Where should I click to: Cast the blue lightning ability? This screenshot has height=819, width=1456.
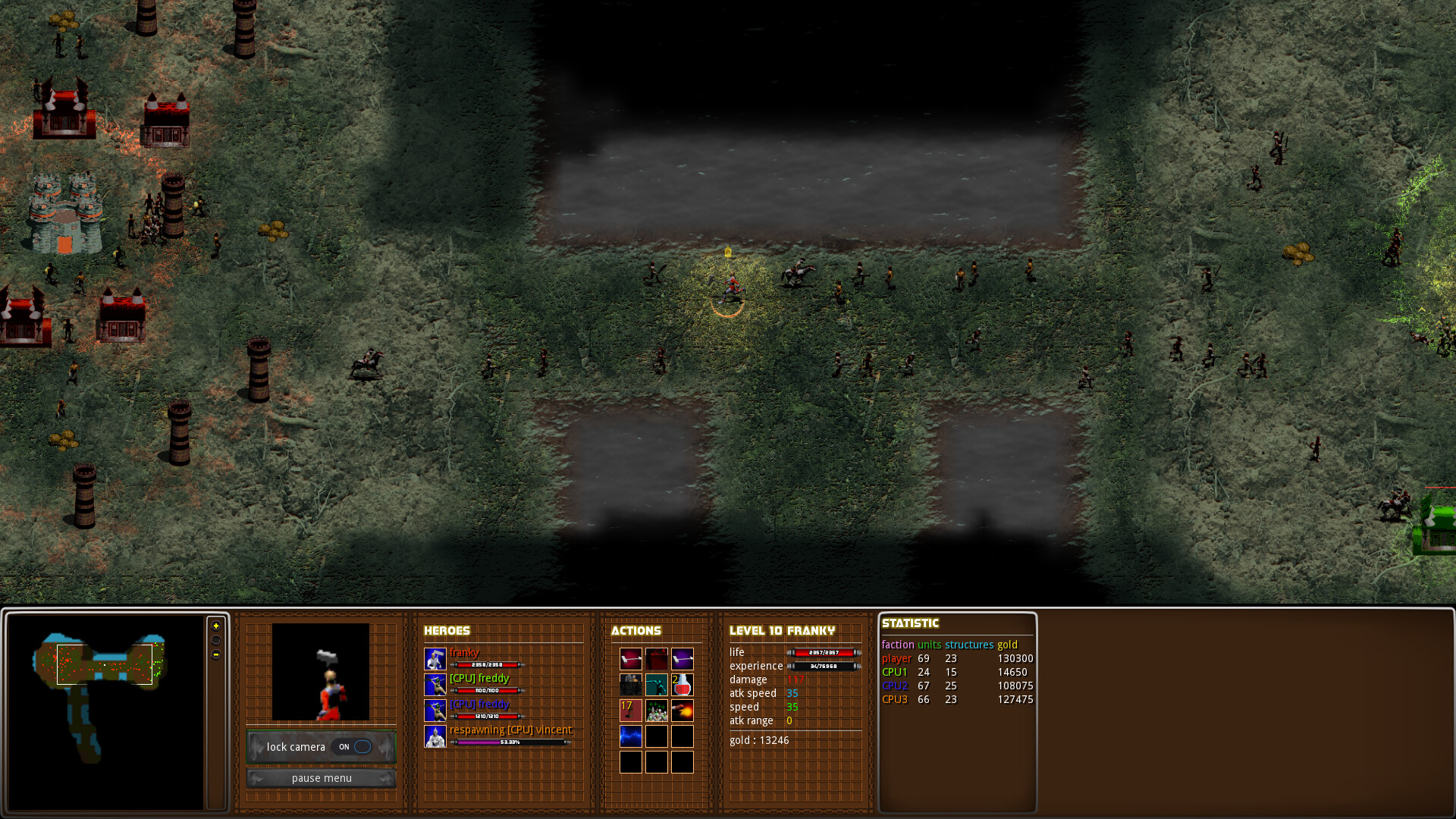631,736
